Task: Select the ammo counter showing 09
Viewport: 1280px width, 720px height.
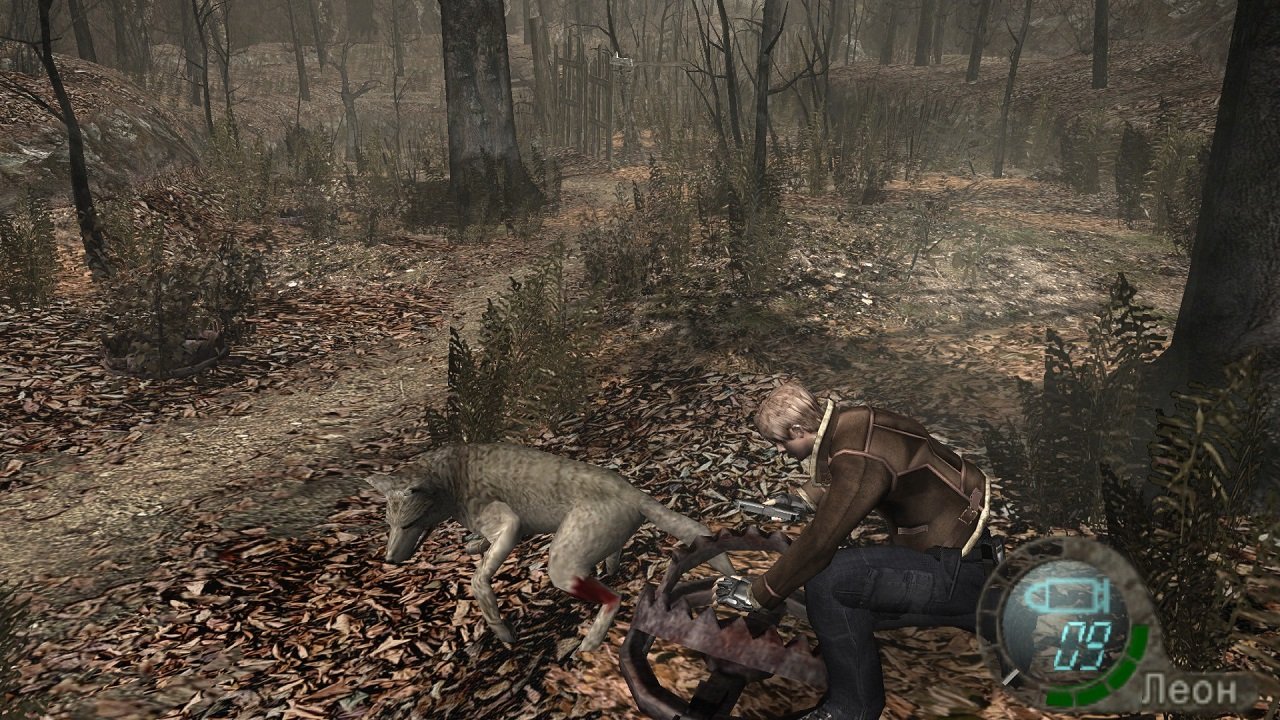Action: [x=1085, y=645]
